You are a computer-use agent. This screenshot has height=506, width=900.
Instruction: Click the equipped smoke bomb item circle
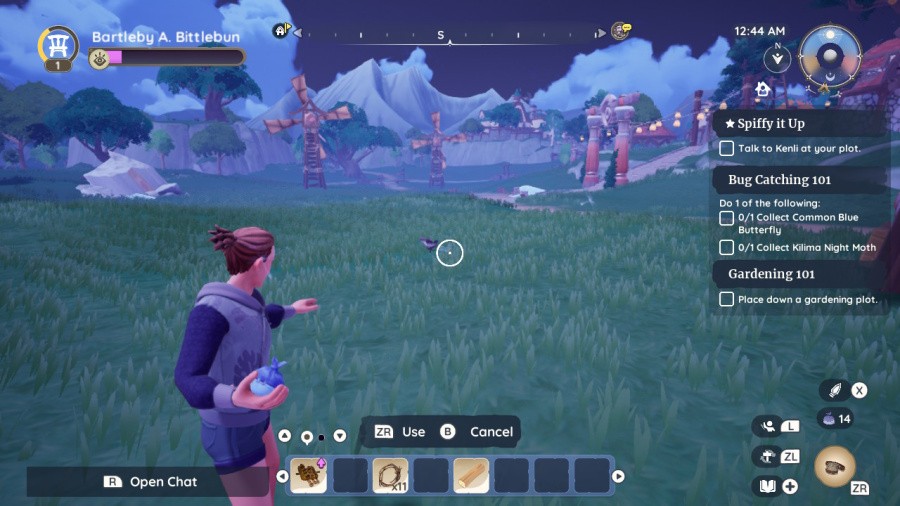[835, 465]
